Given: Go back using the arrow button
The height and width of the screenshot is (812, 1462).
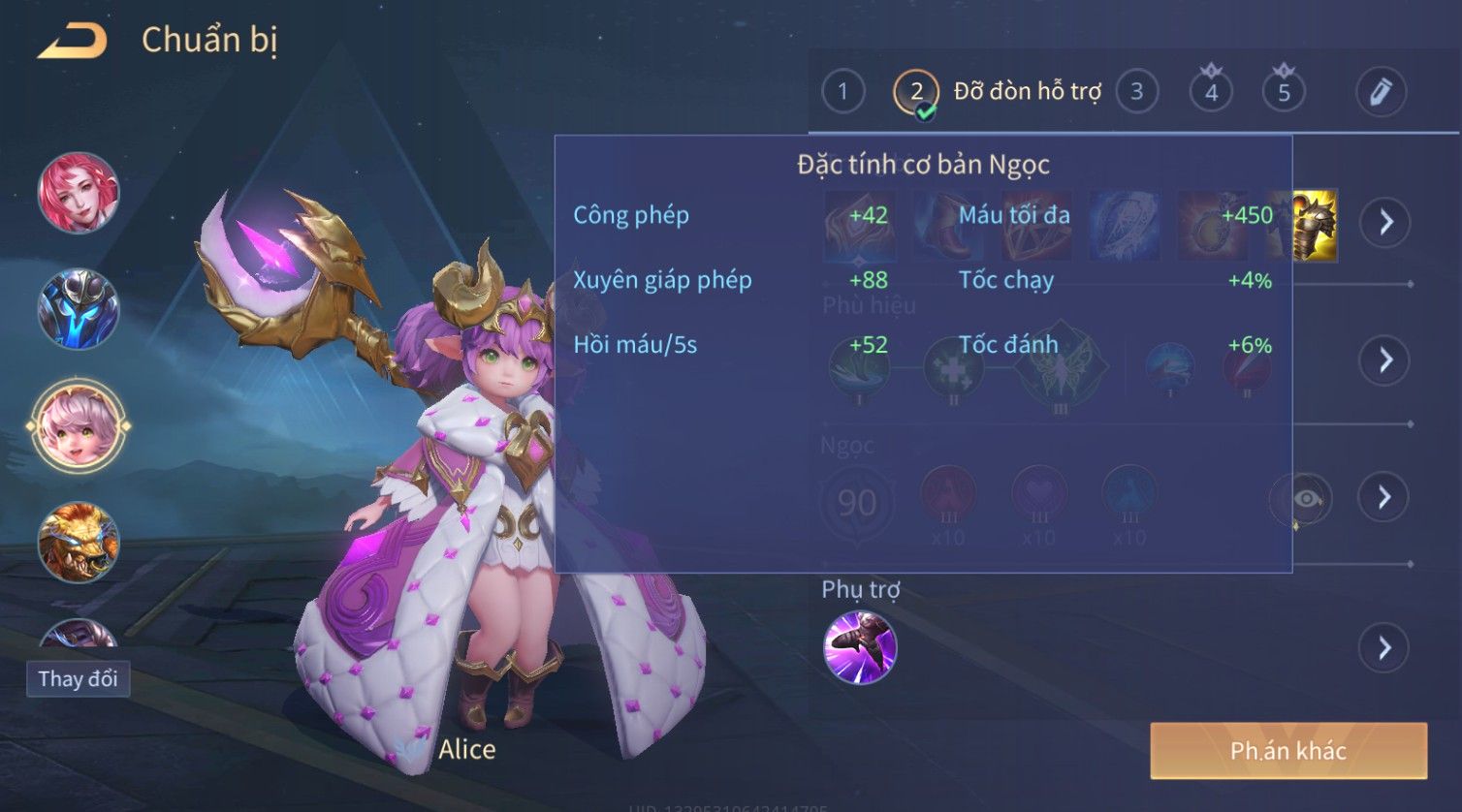Looking at the screenshot, I should pos(72,41).
